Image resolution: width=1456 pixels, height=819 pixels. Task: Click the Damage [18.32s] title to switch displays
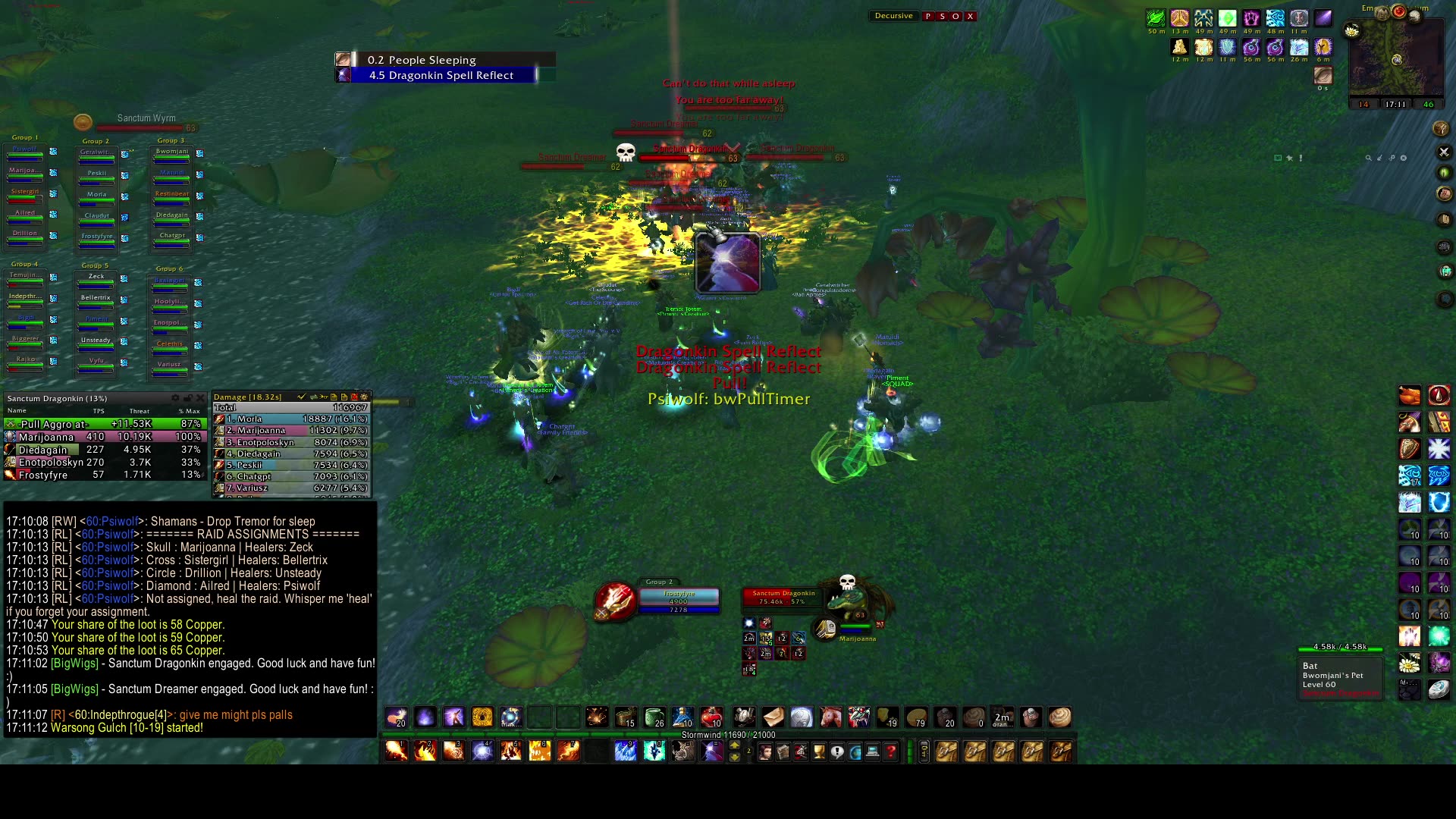click(250, 397)
